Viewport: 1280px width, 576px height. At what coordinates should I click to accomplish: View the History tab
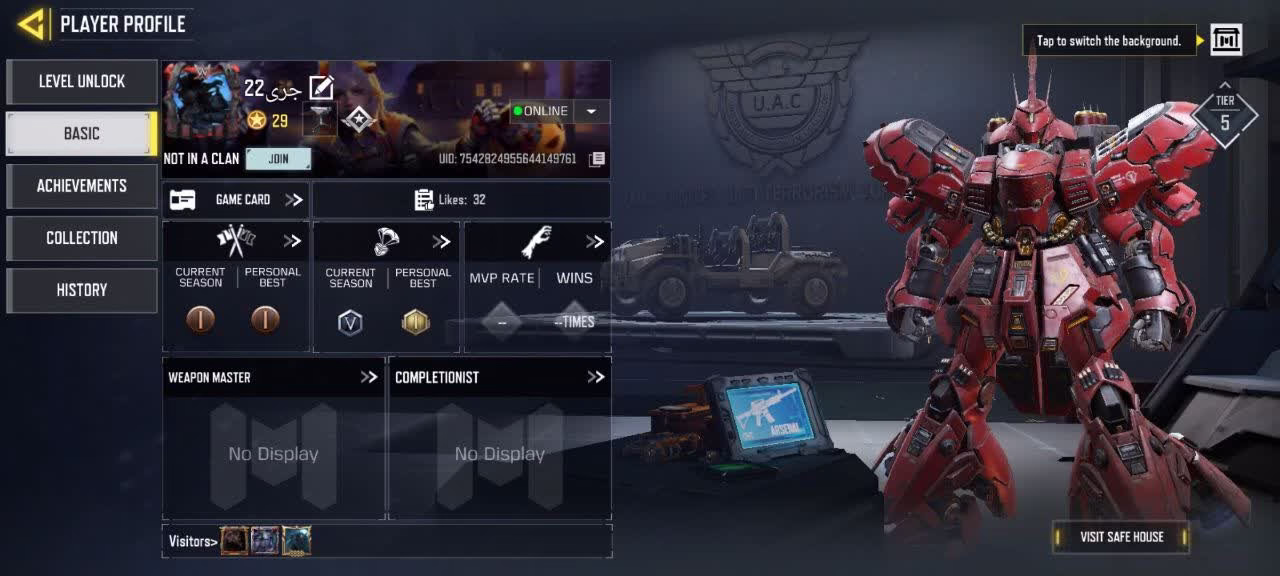[x=82, y=290]
